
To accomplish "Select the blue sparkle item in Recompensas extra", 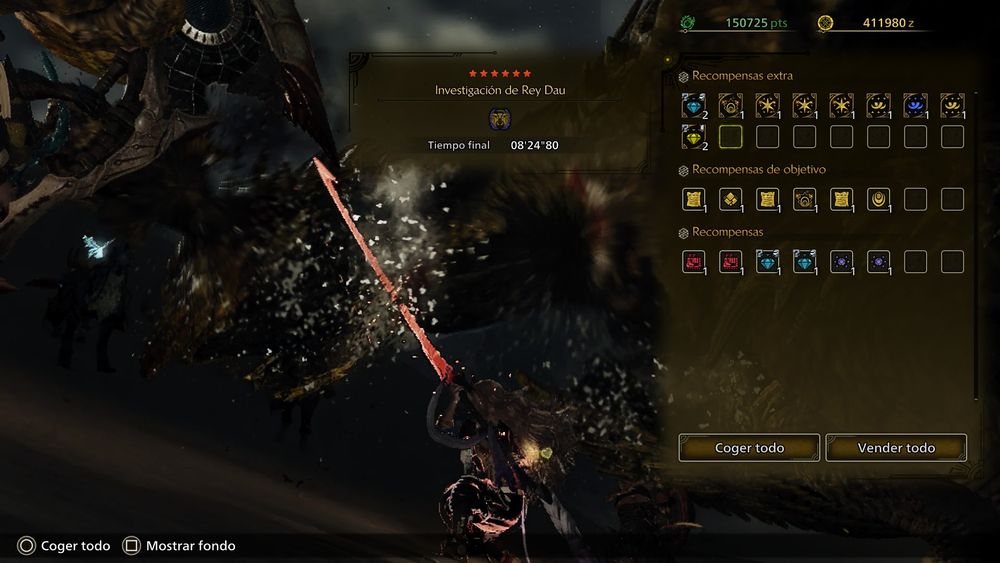I will [914, 105].
